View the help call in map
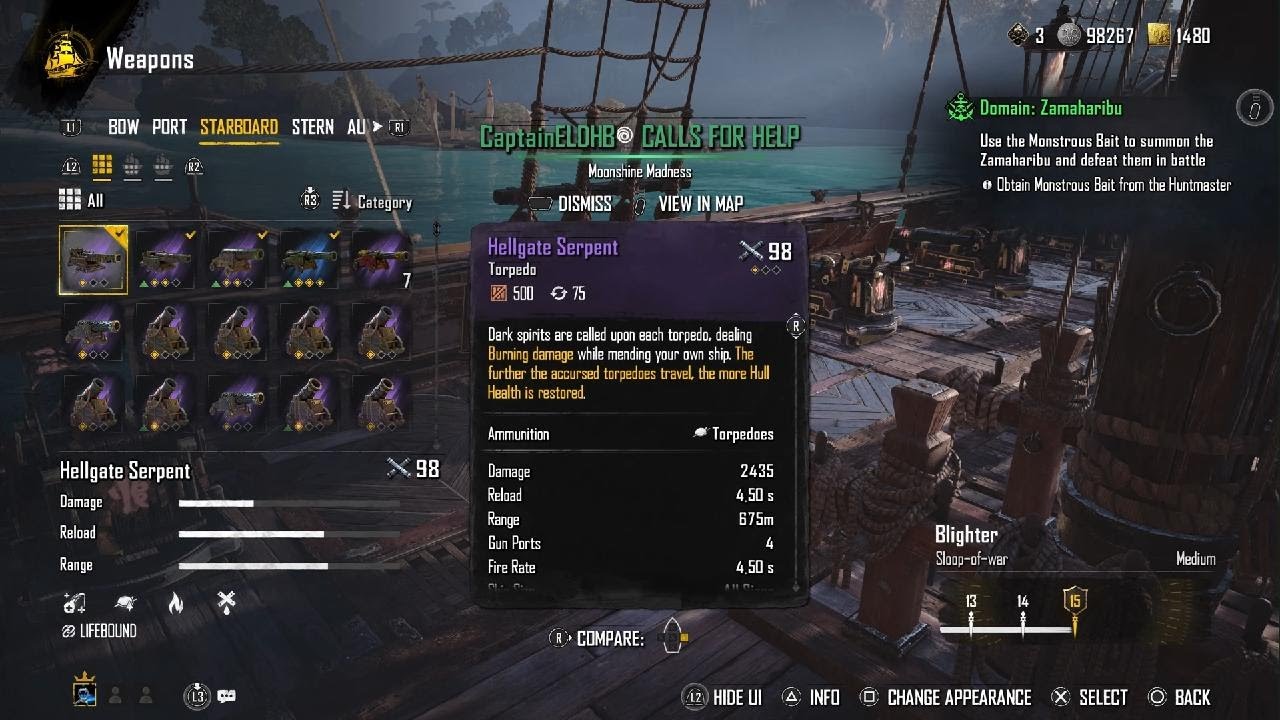The width and height of the screenshot is (1280, 720). point(699,204)
